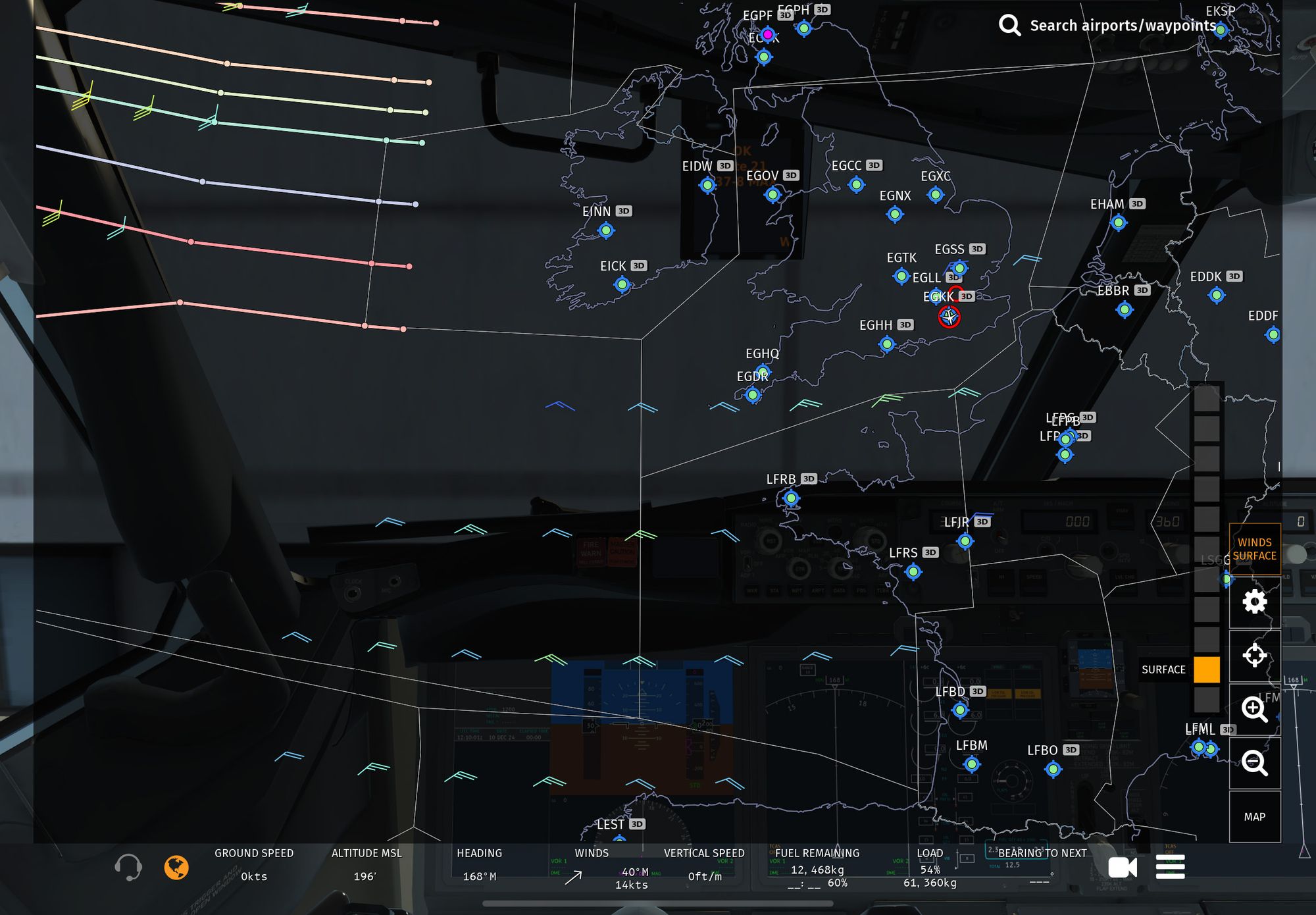Toggle the orange SURFACE altitude box
1316x915 pixels.
click(1206, 669)
